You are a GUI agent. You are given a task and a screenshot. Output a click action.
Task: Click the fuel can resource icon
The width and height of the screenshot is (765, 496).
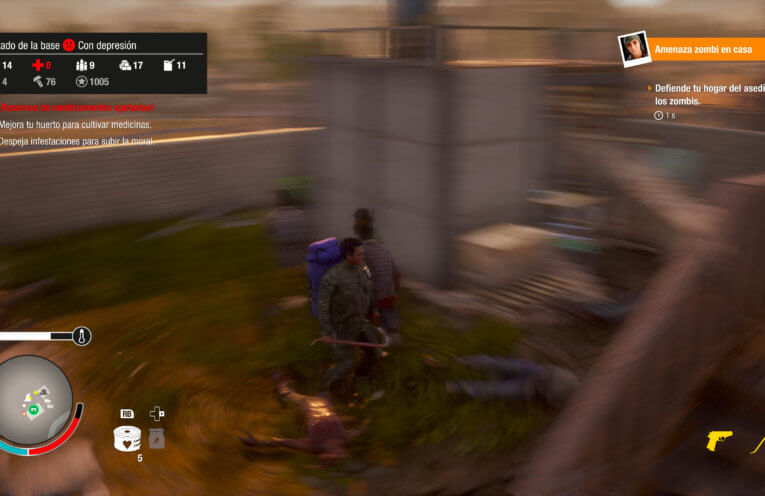[x=168, y=65]
